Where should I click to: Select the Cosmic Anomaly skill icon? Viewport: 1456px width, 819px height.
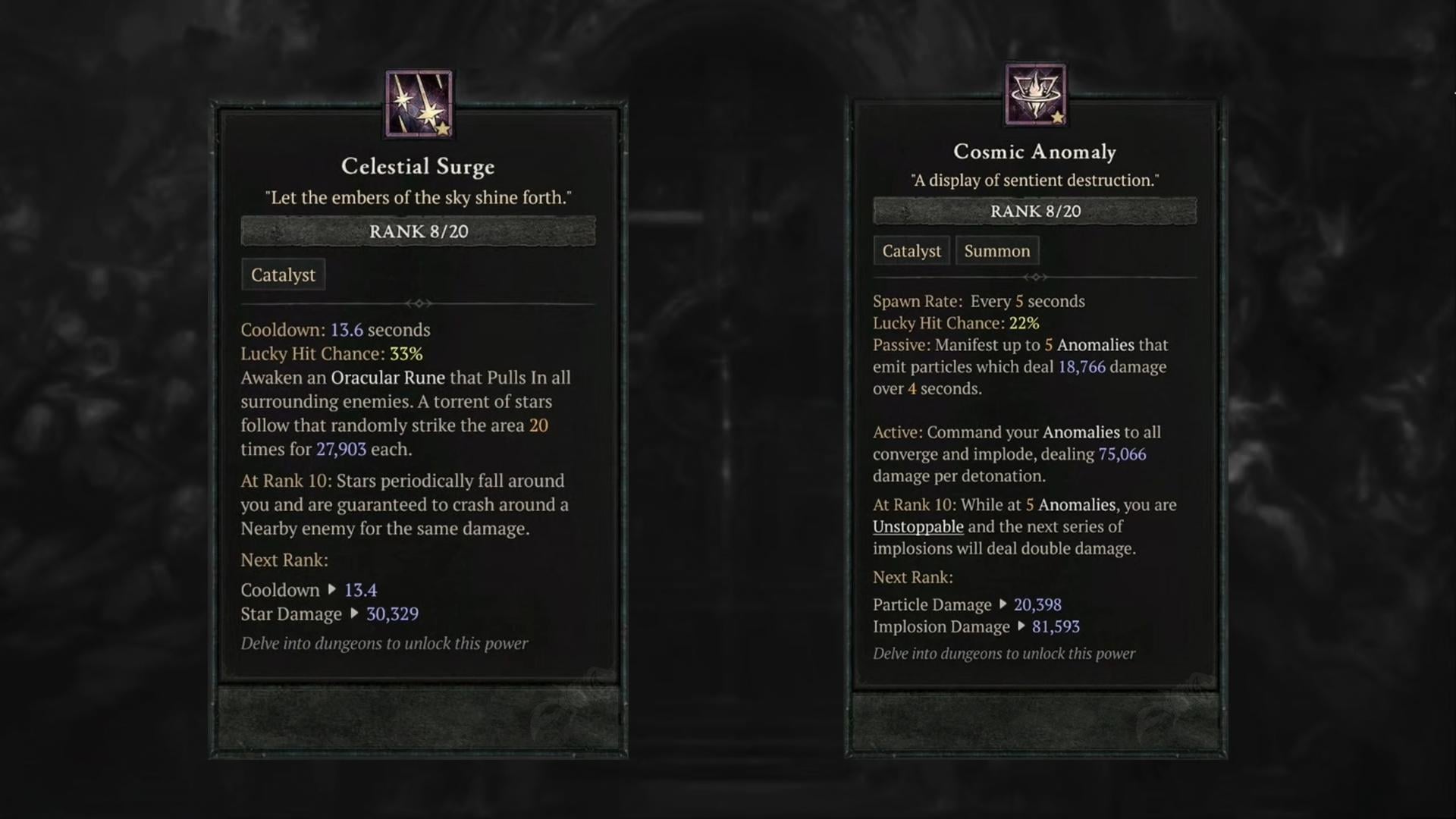click(1036, 94)
